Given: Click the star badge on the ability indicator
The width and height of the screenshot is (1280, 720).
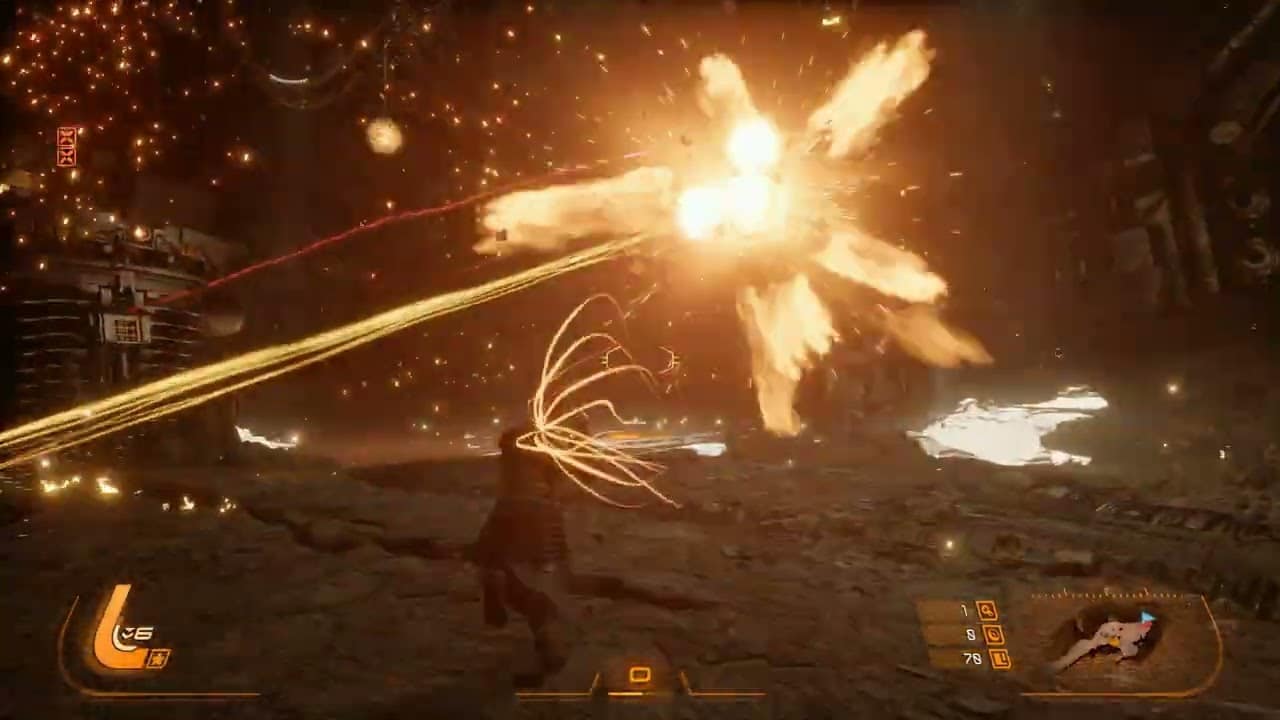Looking at the screenshot, I should 158,658.
